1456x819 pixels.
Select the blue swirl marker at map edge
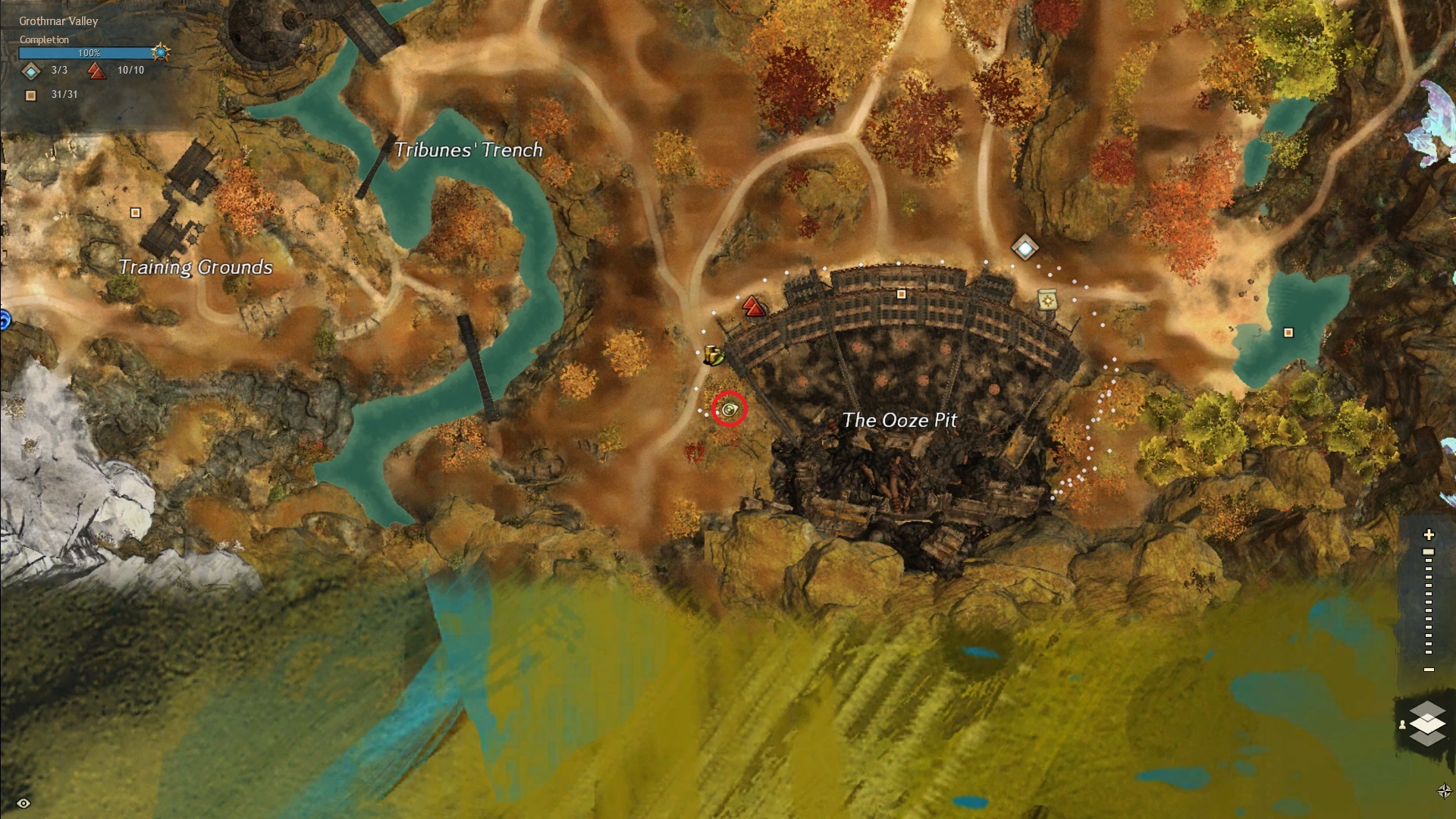pos(4,320)
